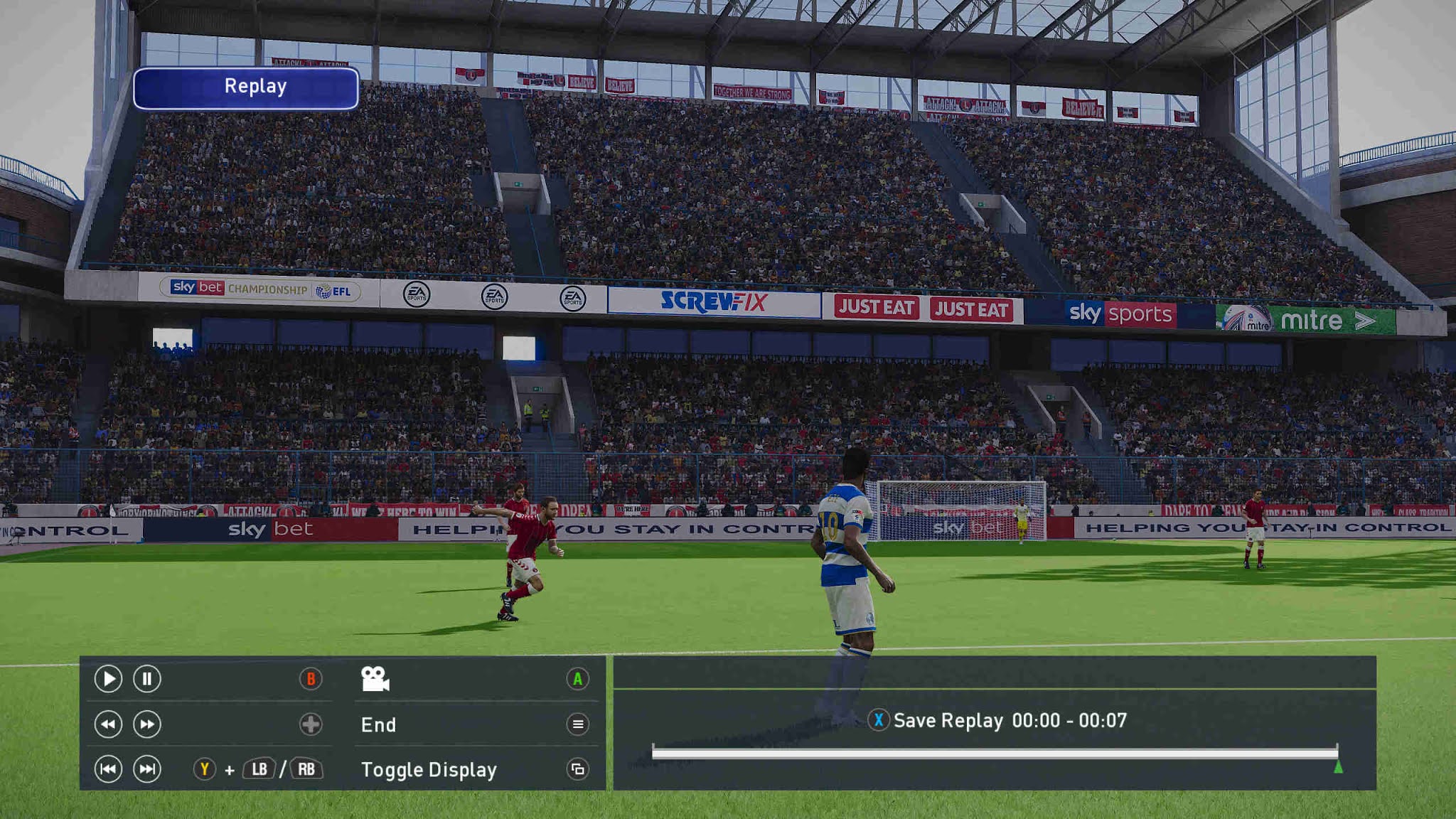Click the overlapping windows icon beside Toggle Display

click(x=577, y=769)
